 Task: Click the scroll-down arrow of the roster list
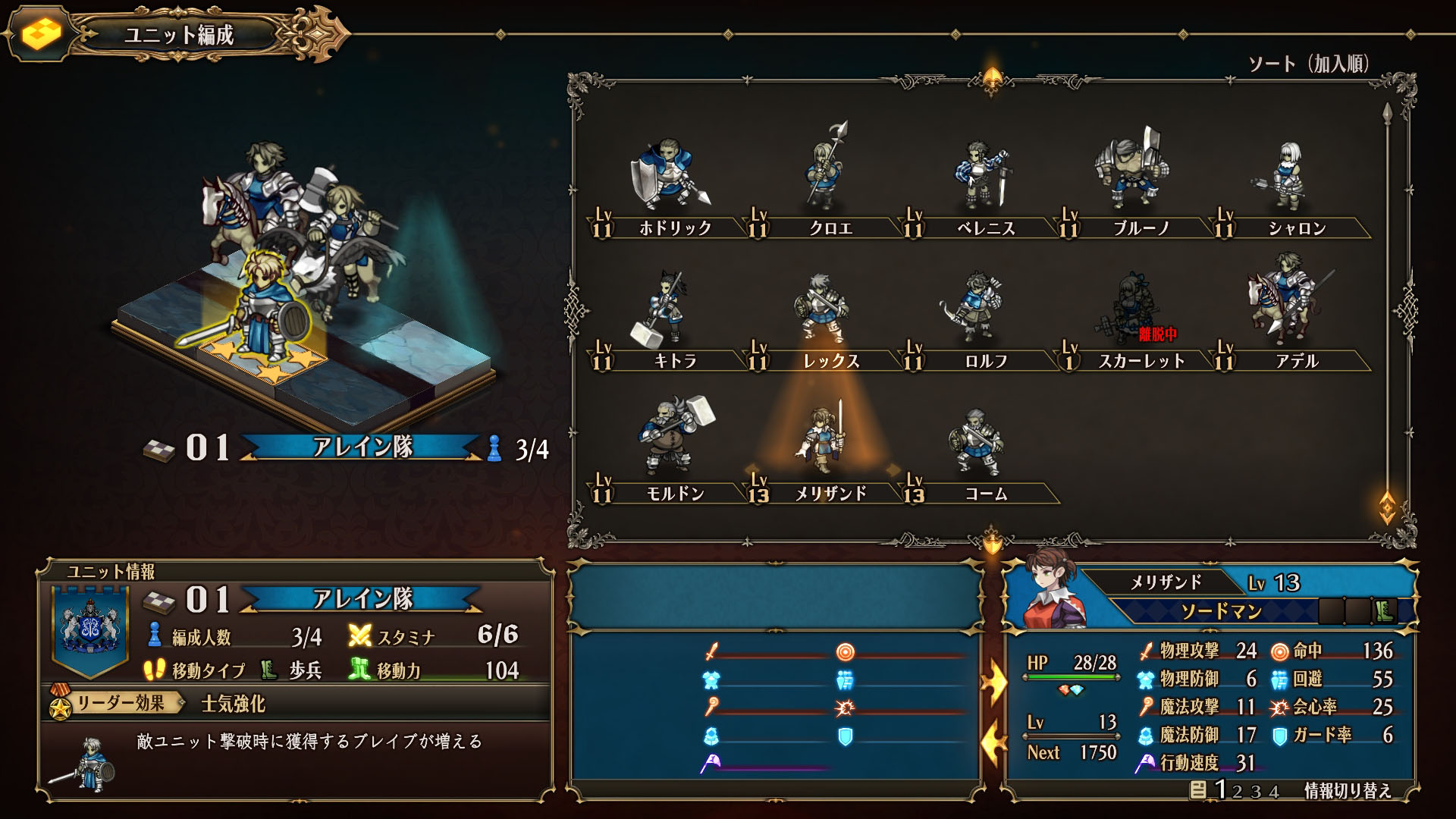1387,505
